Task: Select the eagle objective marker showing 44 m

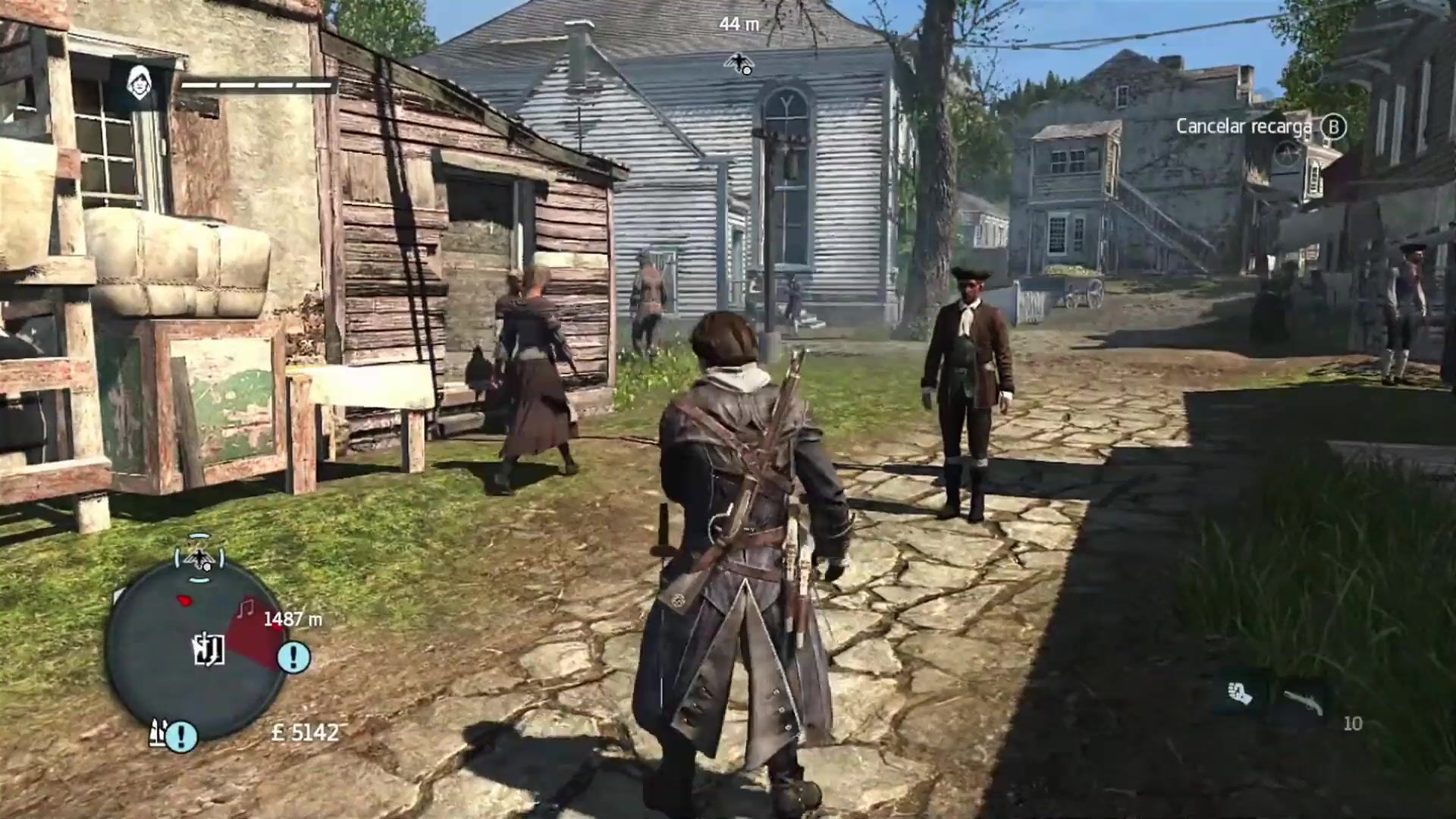Action: pos(737,63)
